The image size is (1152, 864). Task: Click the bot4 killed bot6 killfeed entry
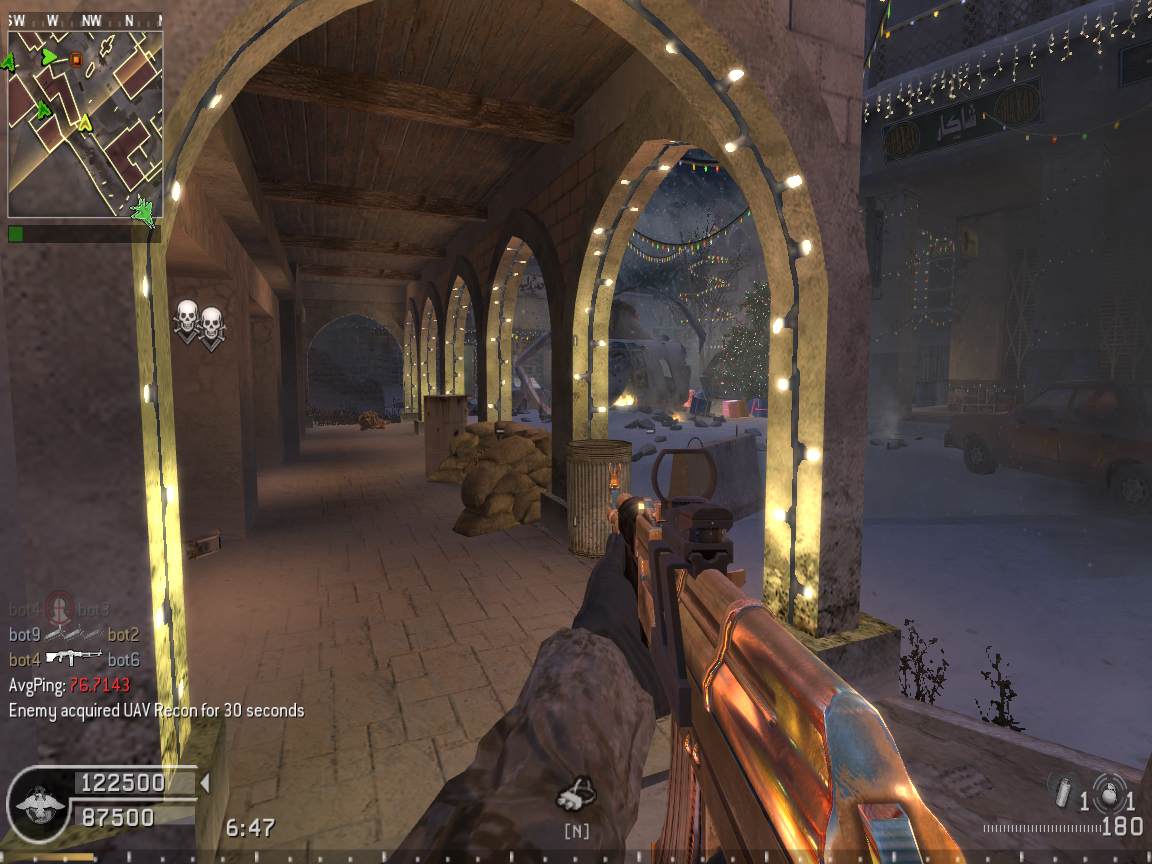[x=74, y=659]
